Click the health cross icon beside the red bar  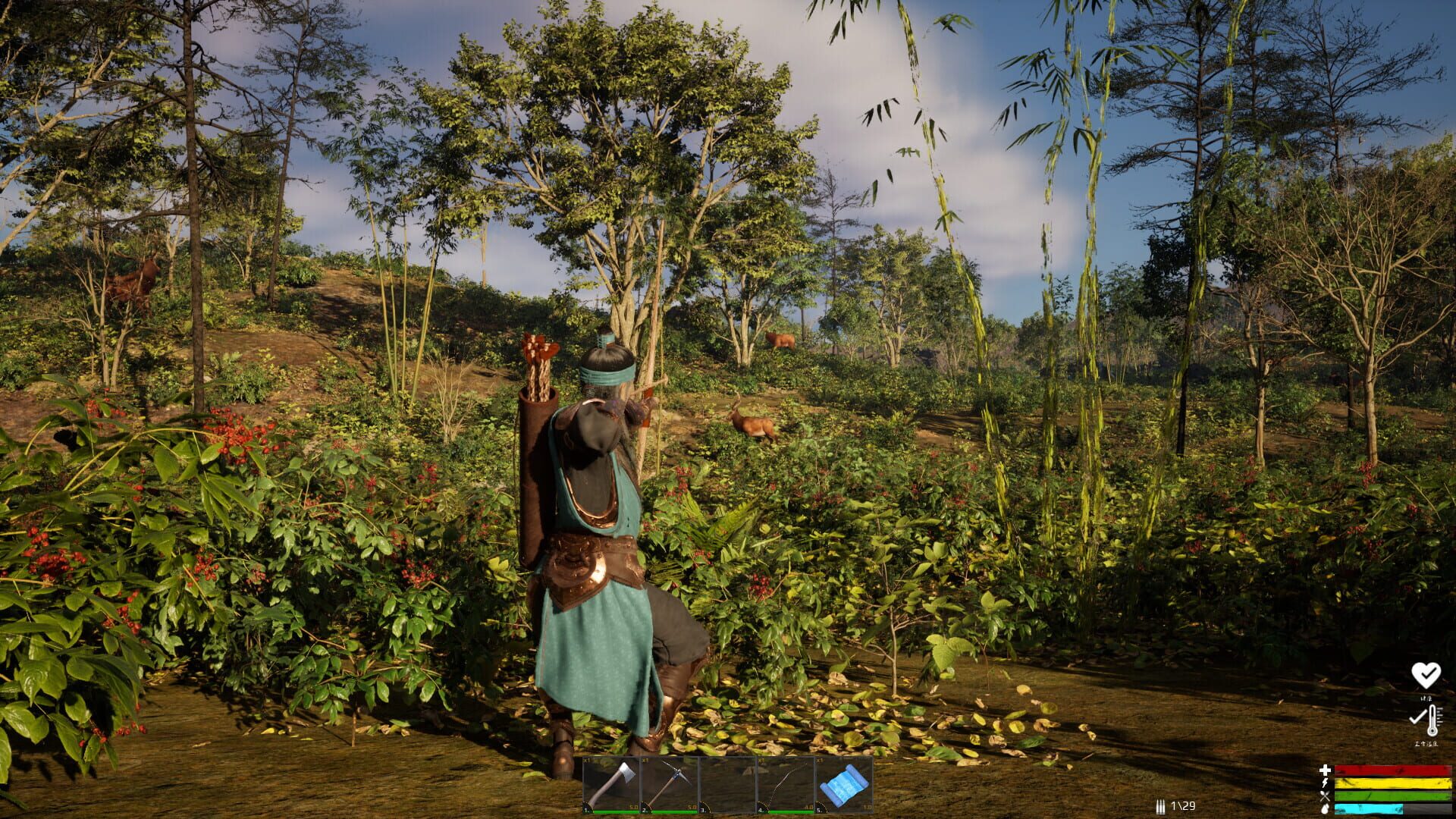(1324, 770)
